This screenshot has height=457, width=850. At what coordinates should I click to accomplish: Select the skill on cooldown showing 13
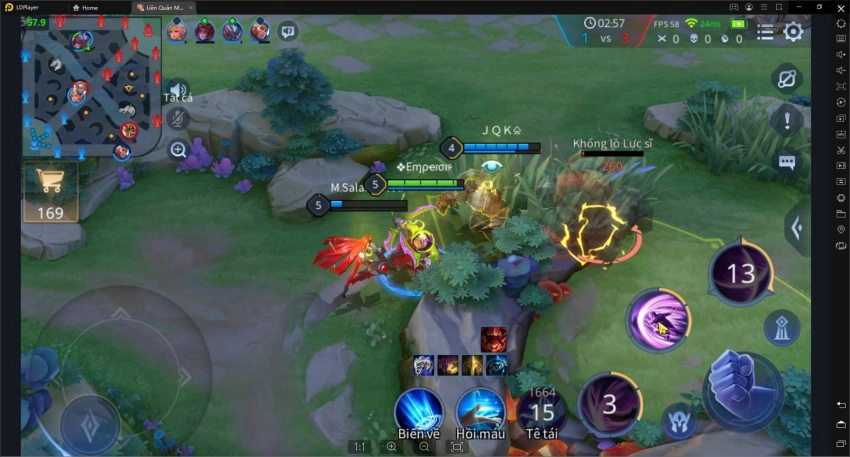coord(740,273)
